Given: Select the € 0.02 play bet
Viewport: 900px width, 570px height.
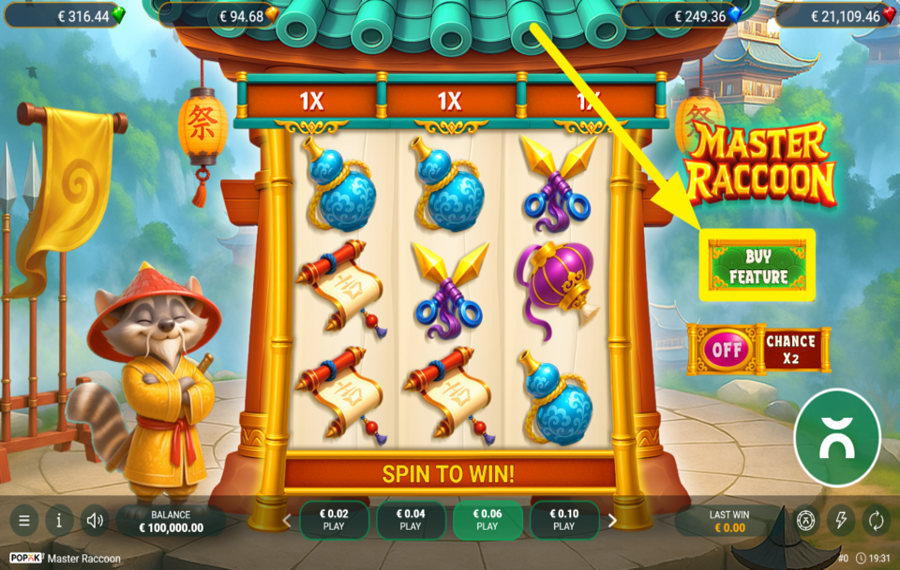Looking at the screenshot, I should point(334,520).
